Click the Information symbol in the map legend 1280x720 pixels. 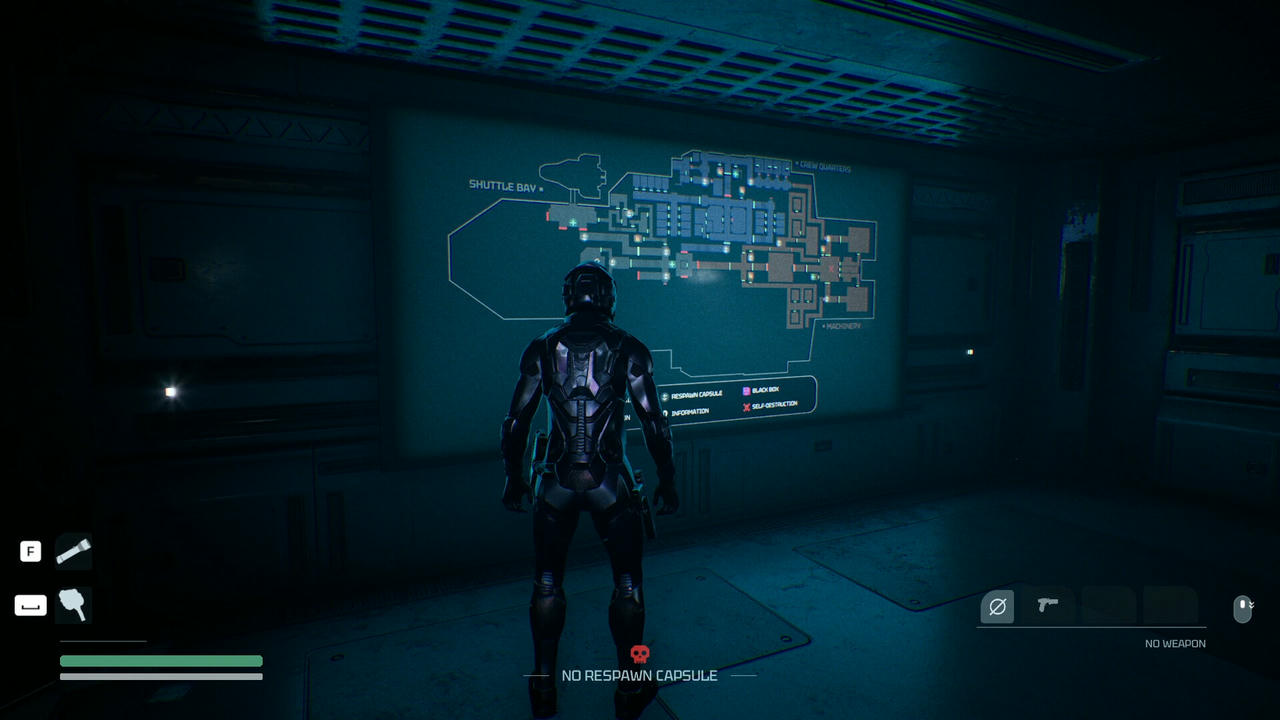pyautogui.click(x=665, y=412)
